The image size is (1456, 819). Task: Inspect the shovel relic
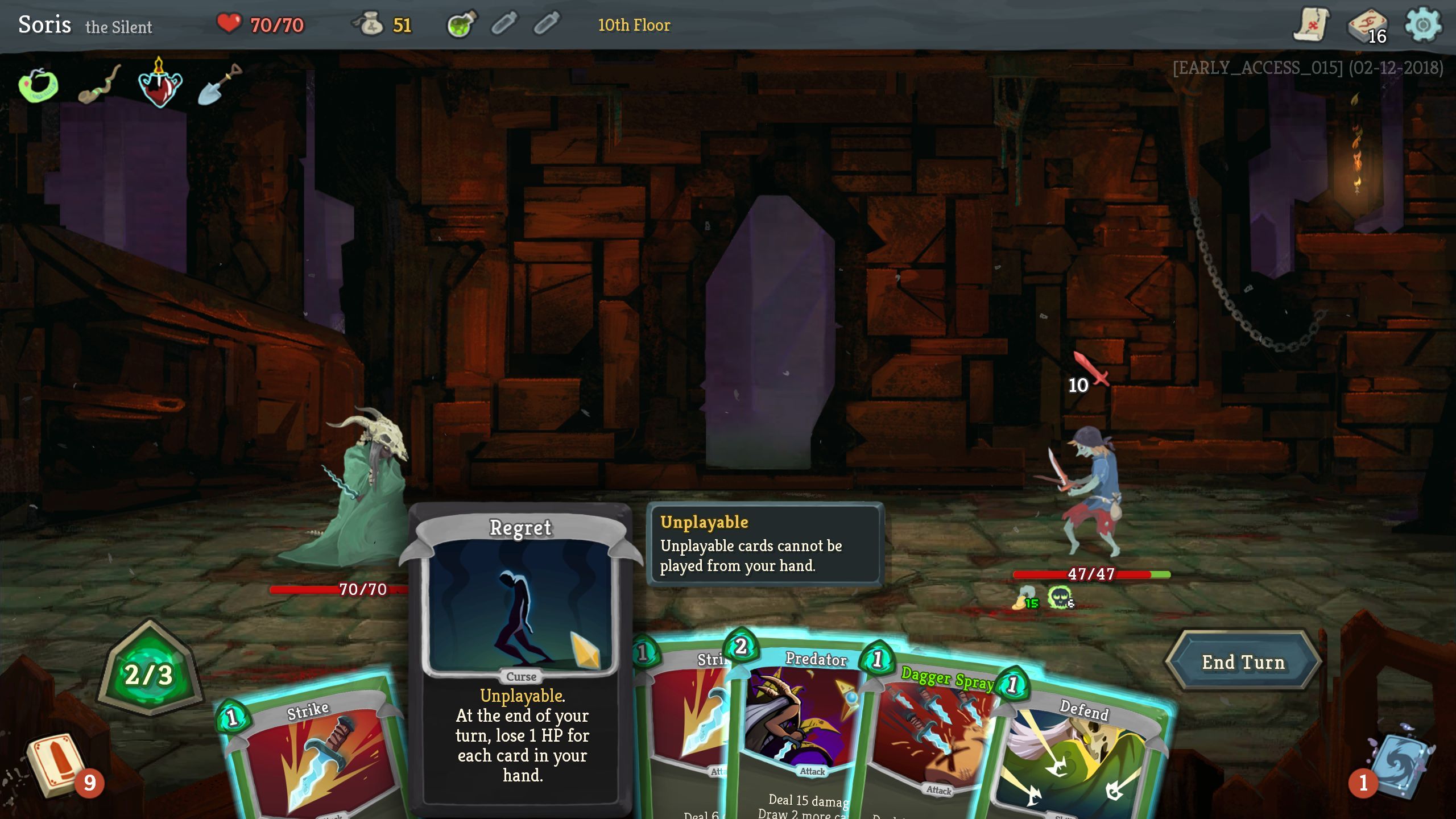(x=220, y=84)
